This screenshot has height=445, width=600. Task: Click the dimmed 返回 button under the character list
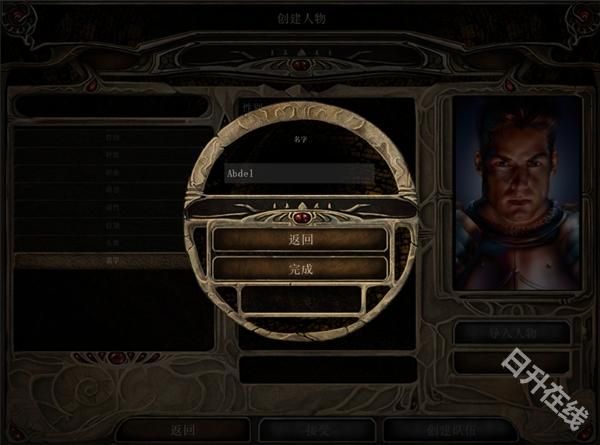(181, 430)
